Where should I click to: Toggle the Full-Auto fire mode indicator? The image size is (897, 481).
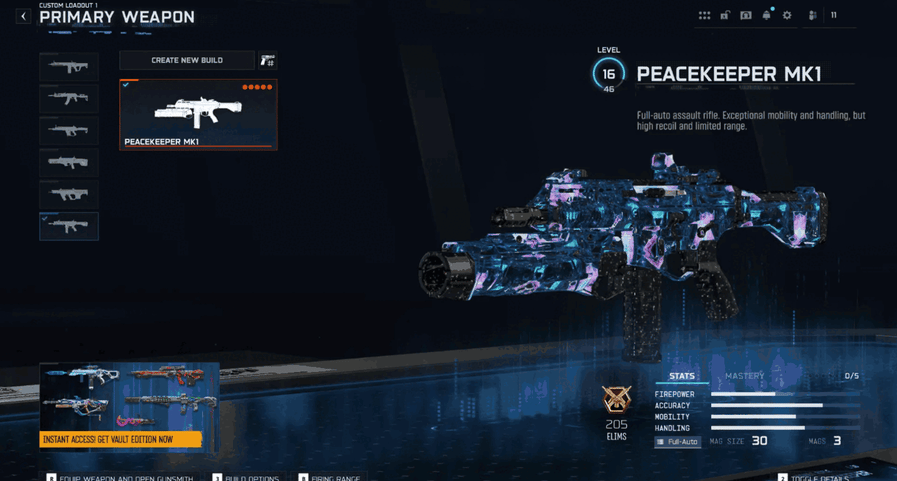coord(677,441)
